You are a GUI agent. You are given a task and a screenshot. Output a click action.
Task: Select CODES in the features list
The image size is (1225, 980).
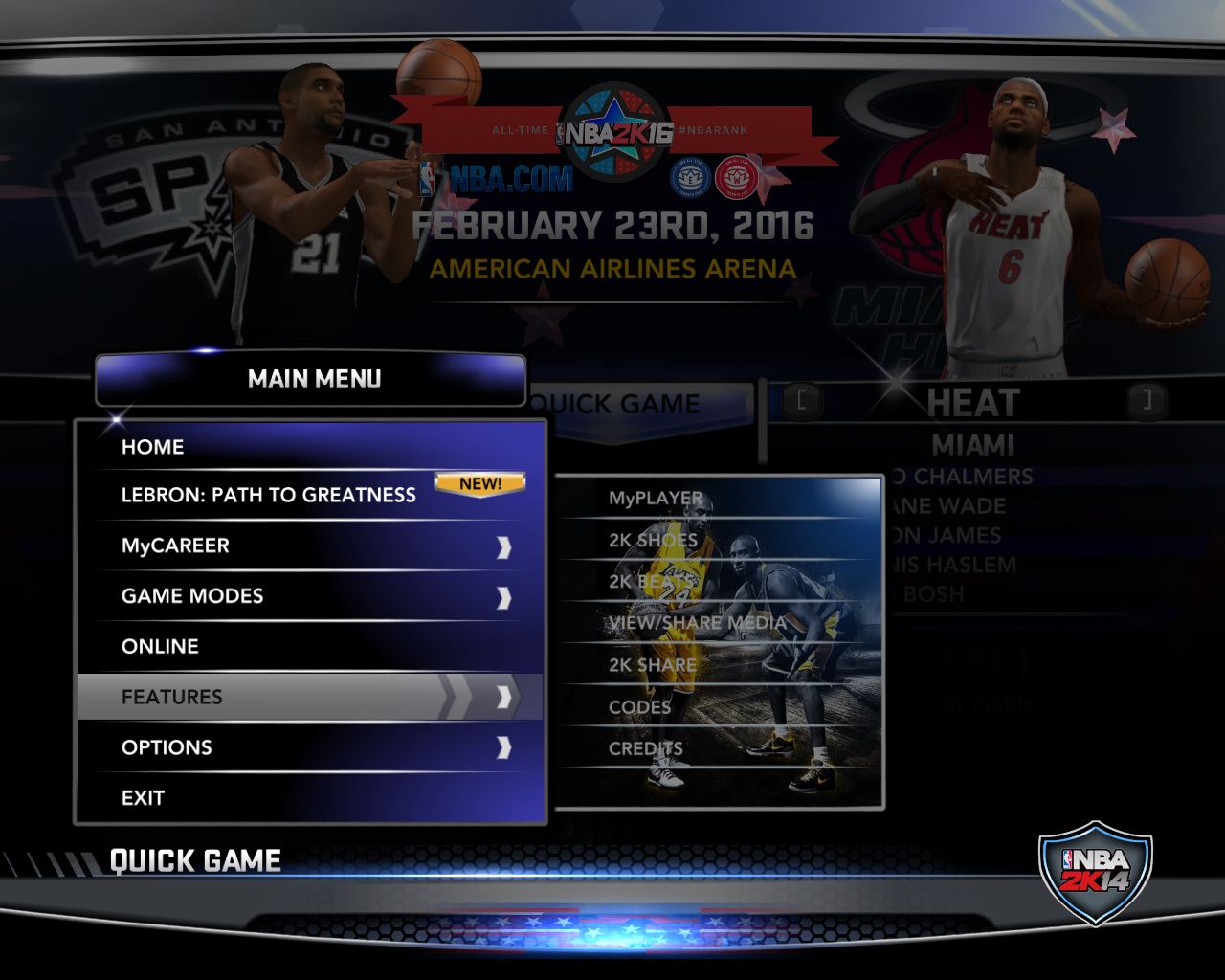pyautogui.click(x=639, y=707)
